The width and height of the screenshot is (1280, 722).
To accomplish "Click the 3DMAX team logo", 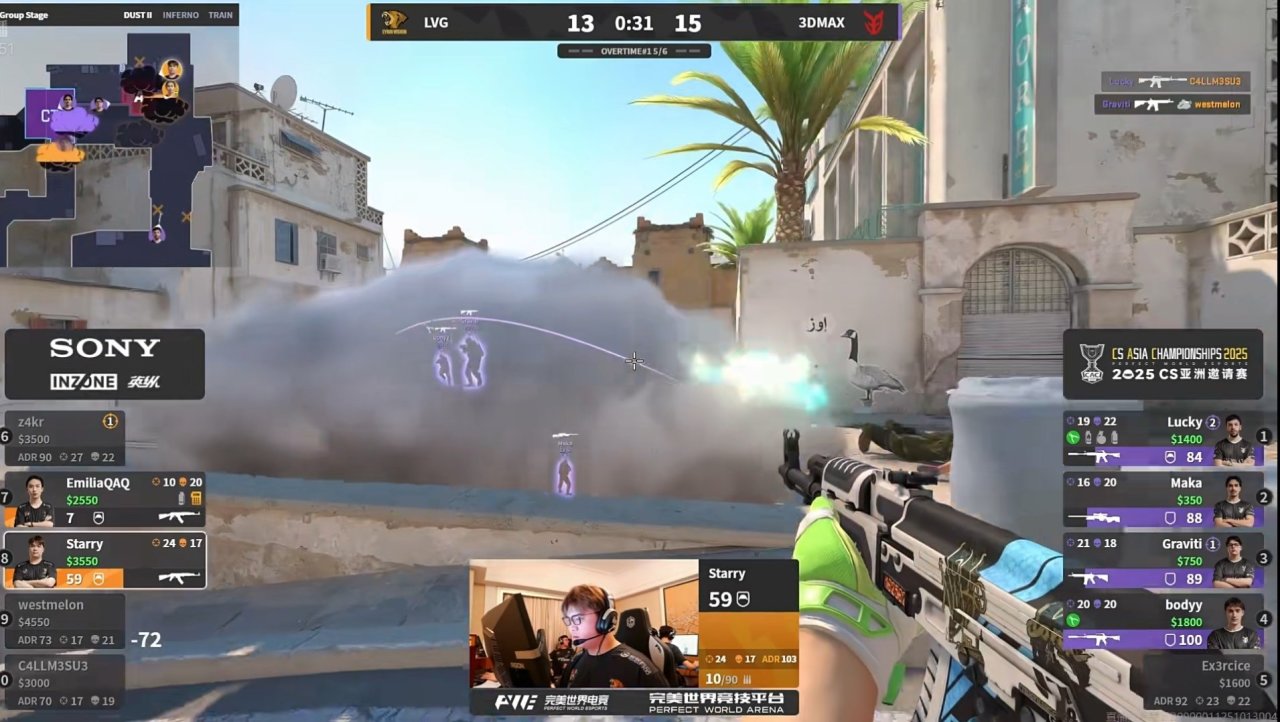I will pyautogui.click(x=874, y=22).
